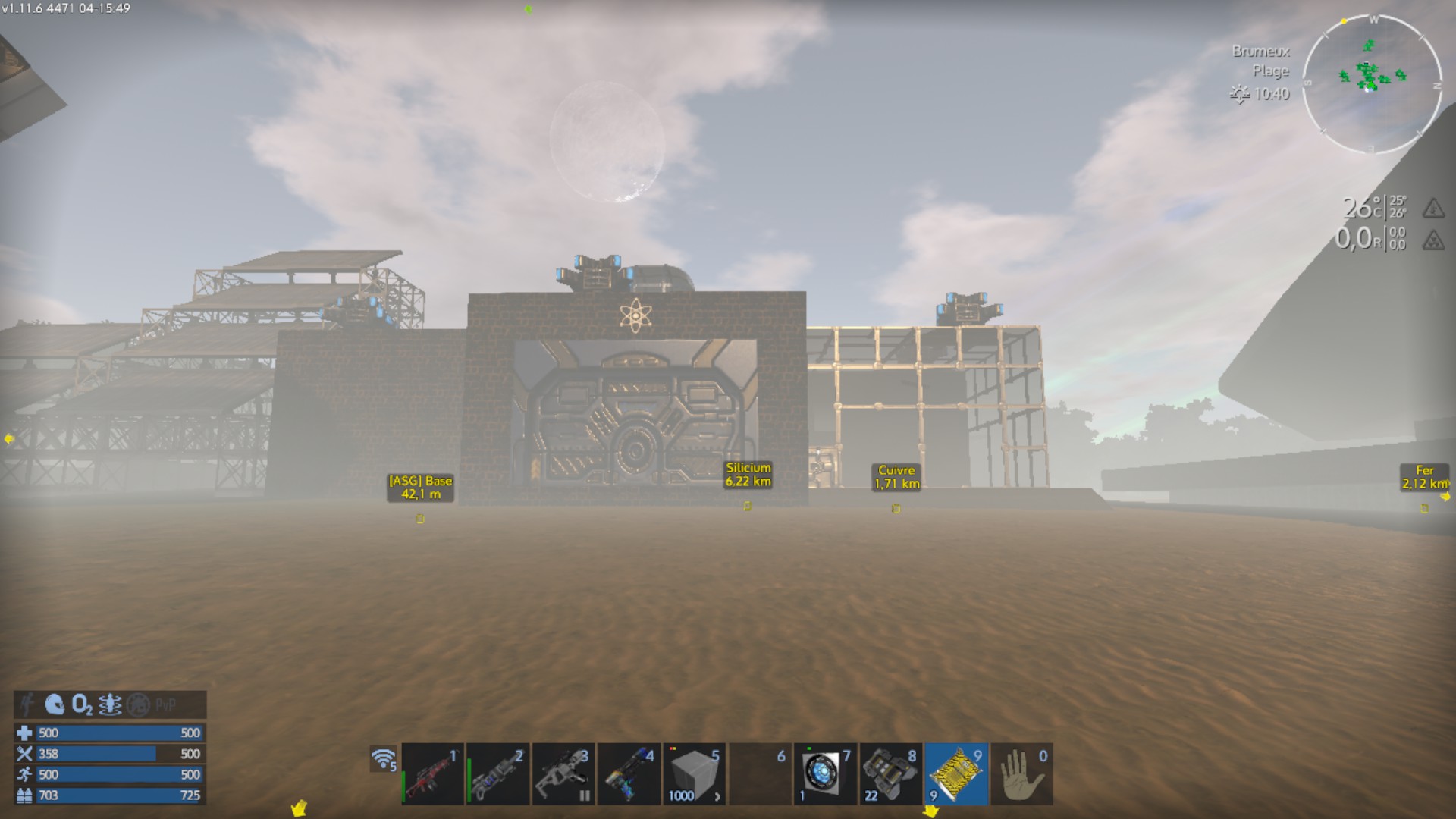Select the drill tool in hotbar slot 4
Screen dimensions: 1456x819
(x=628, y=772)
